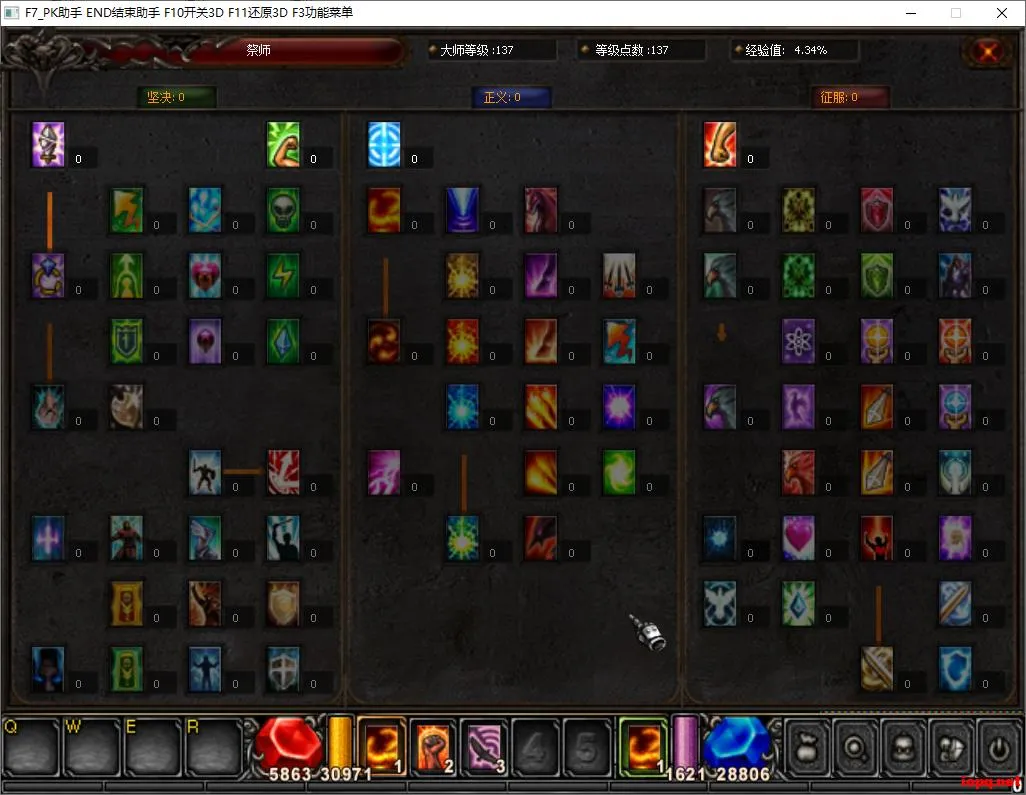The height and width of the screenshot is (795, 1026).
Task: Select the green shield with sword skill
Action: coord(127,341)
